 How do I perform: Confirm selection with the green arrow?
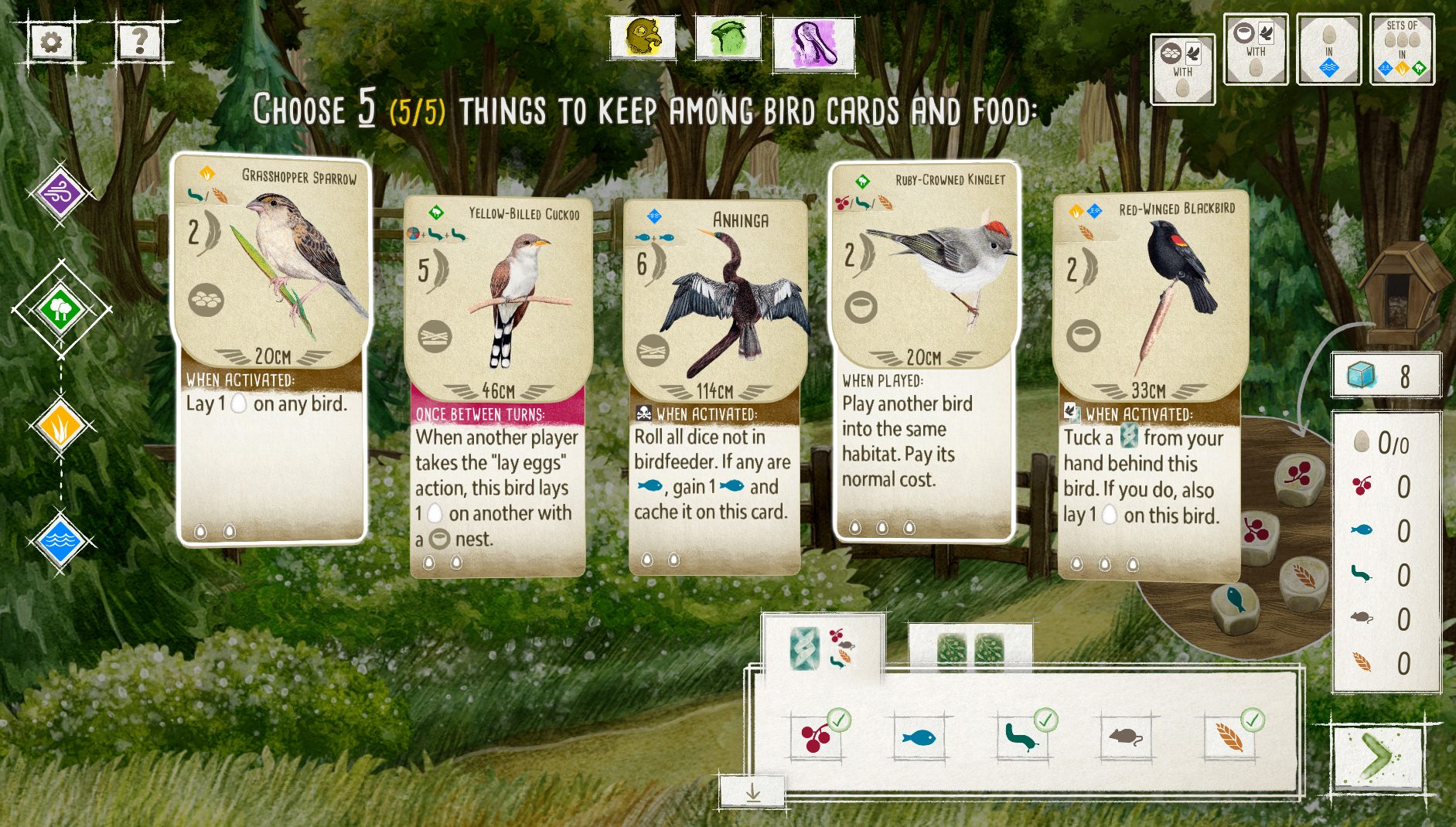(1377, 757)
